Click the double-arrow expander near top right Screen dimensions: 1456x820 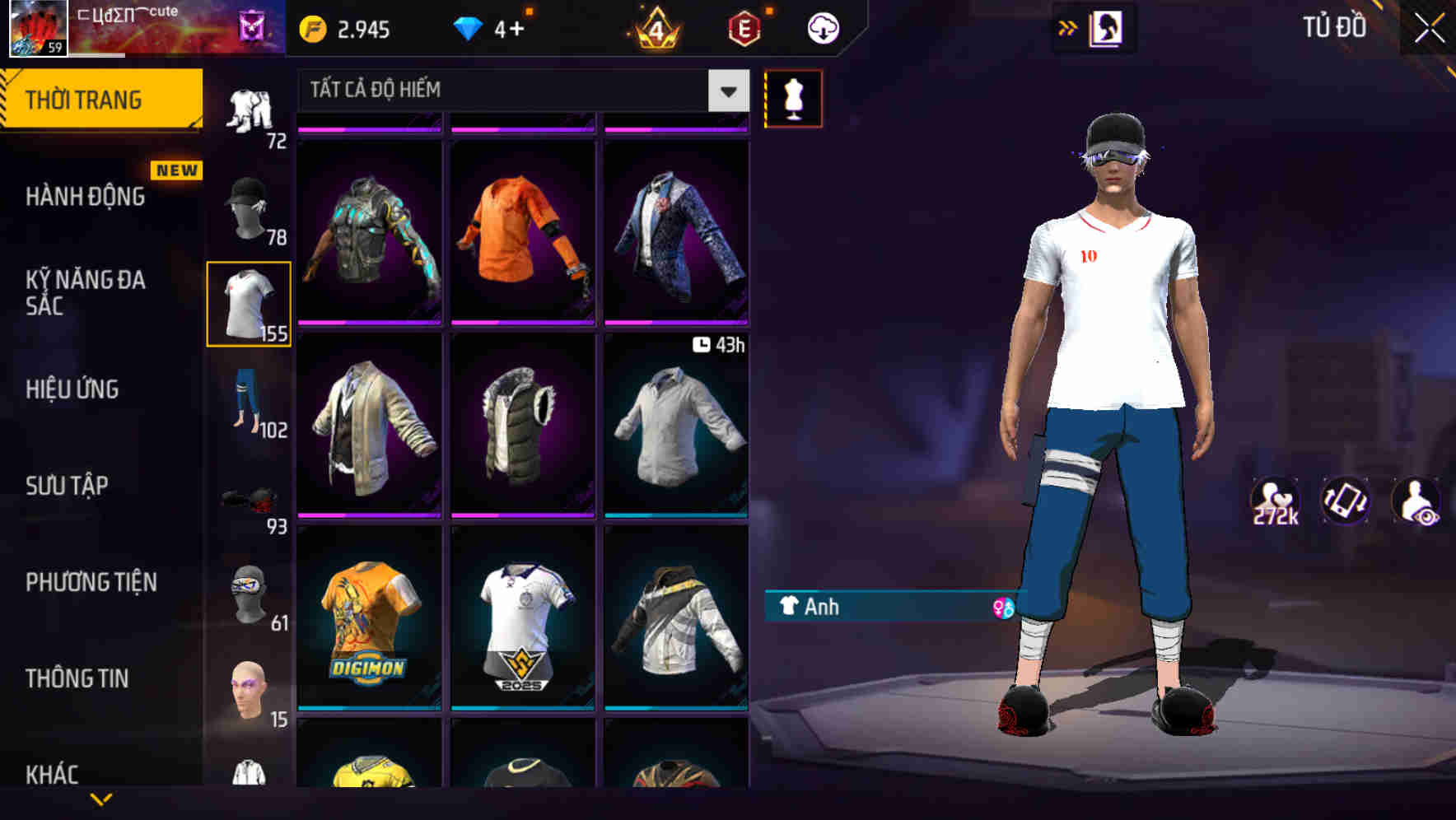tap(1067, 27)
